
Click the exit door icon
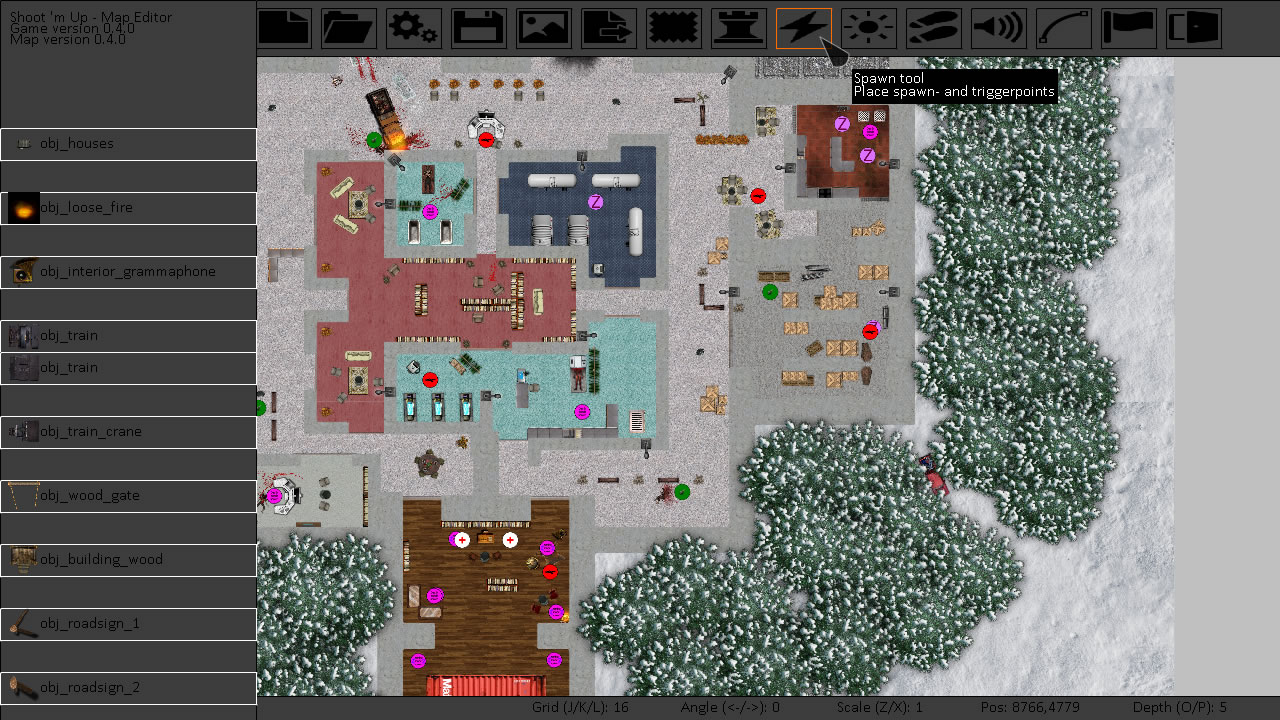[x=1193, y=28]
